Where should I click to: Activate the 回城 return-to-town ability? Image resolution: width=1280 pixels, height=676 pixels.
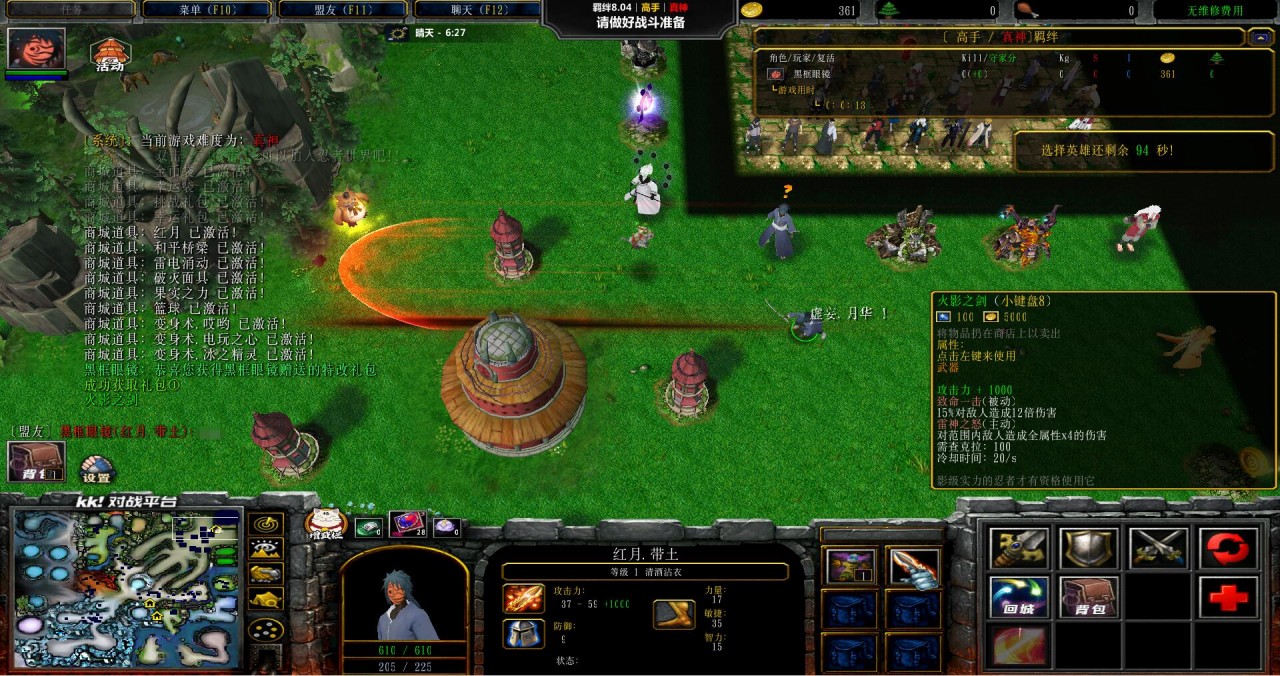(1019, 597)
